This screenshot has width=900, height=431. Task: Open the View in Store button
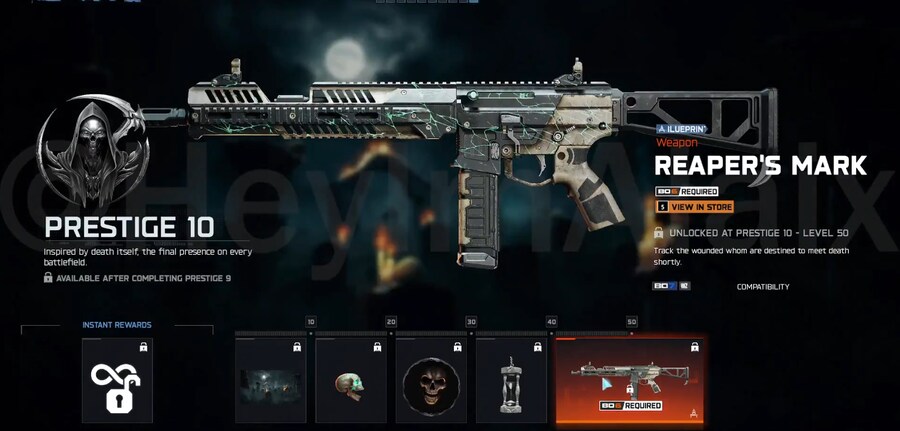tap(694, 207)
